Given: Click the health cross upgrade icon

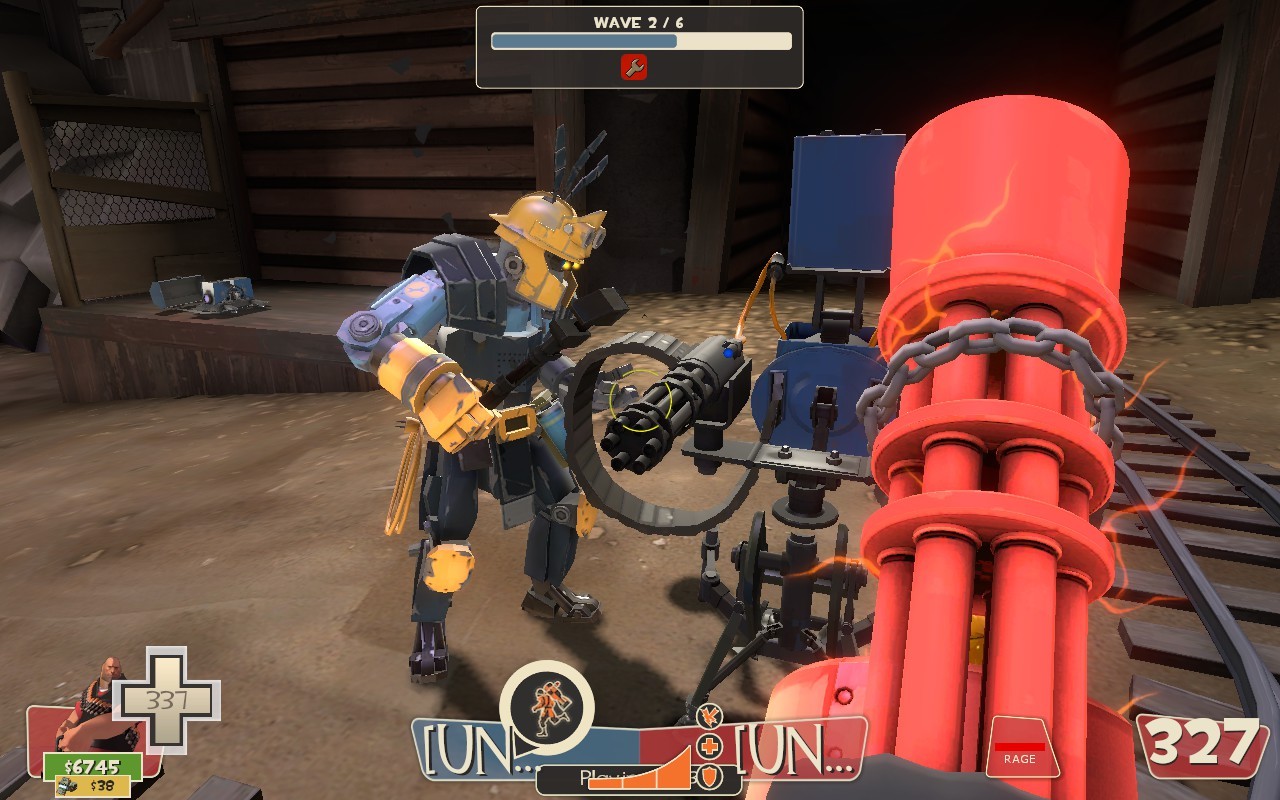Looking at the screenshot, I should [x=709, y=746].
